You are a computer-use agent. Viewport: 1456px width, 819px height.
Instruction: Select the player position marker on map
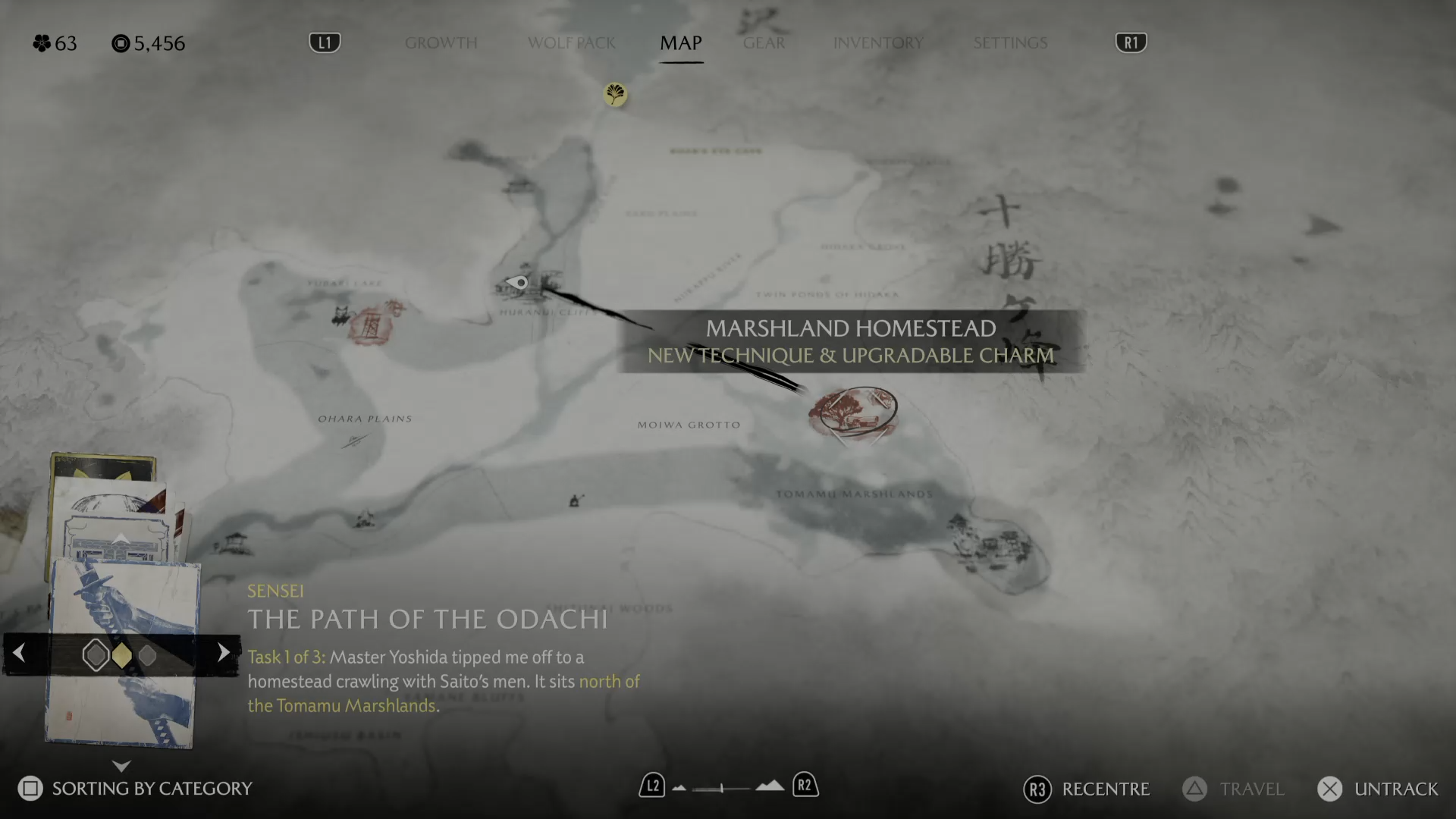[x=519, y=283]
